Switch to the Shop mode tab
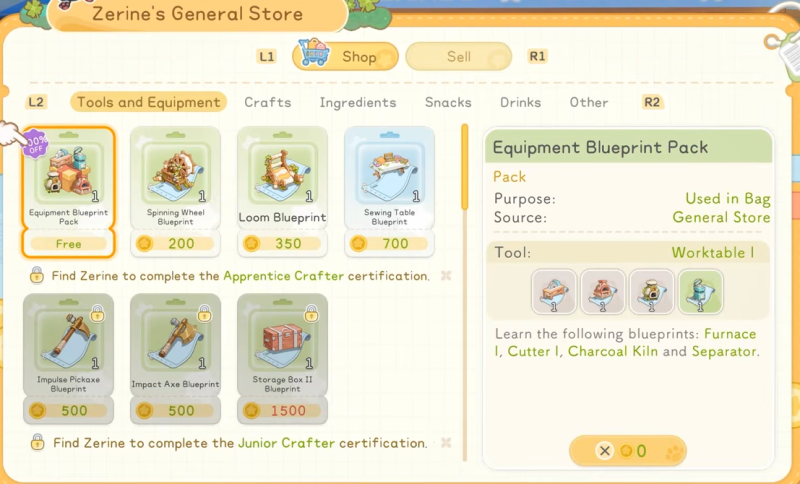Image resolution: width=800 pixels, height=484 pixels. 345,57
